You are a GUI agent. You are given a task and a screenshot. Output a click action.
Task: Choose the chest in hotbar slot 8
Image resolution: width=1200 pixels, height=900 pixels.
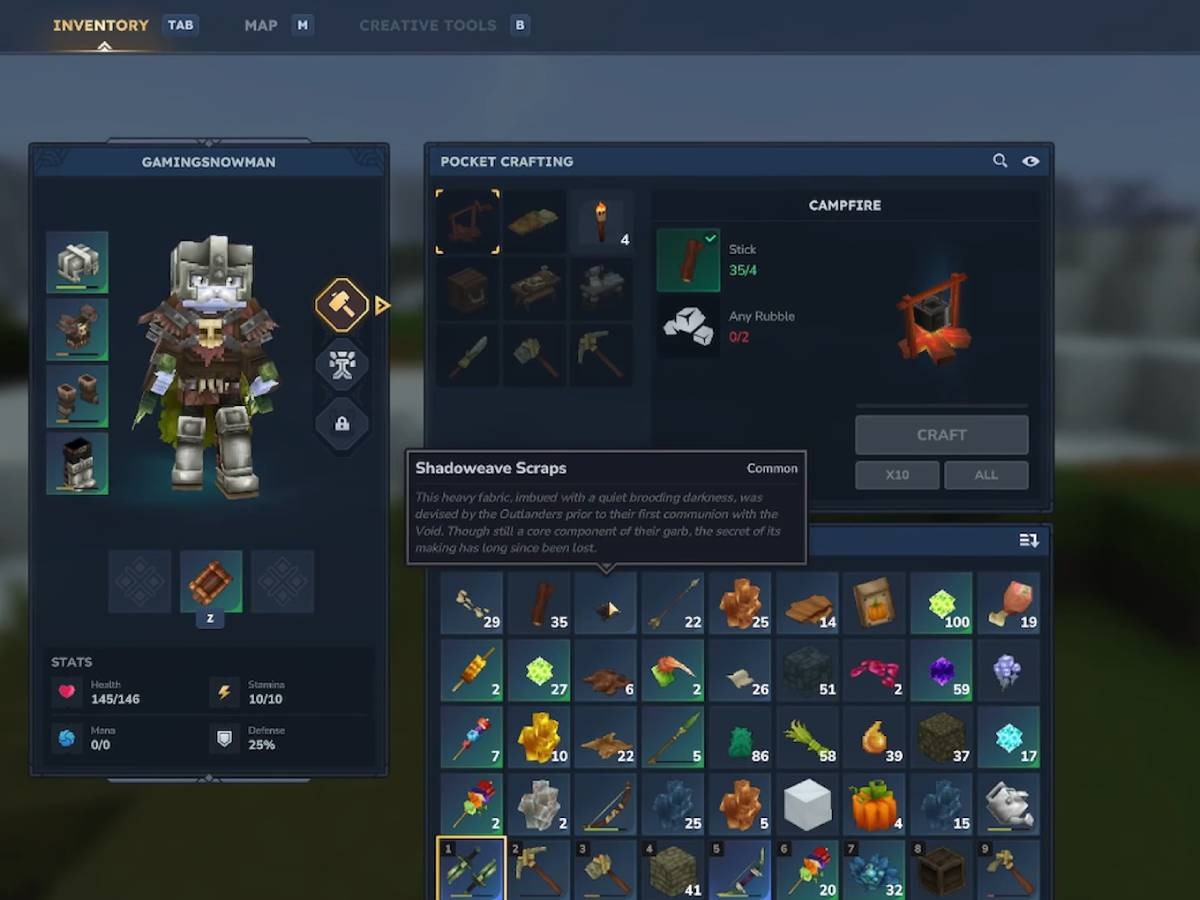tap(941, 868)
